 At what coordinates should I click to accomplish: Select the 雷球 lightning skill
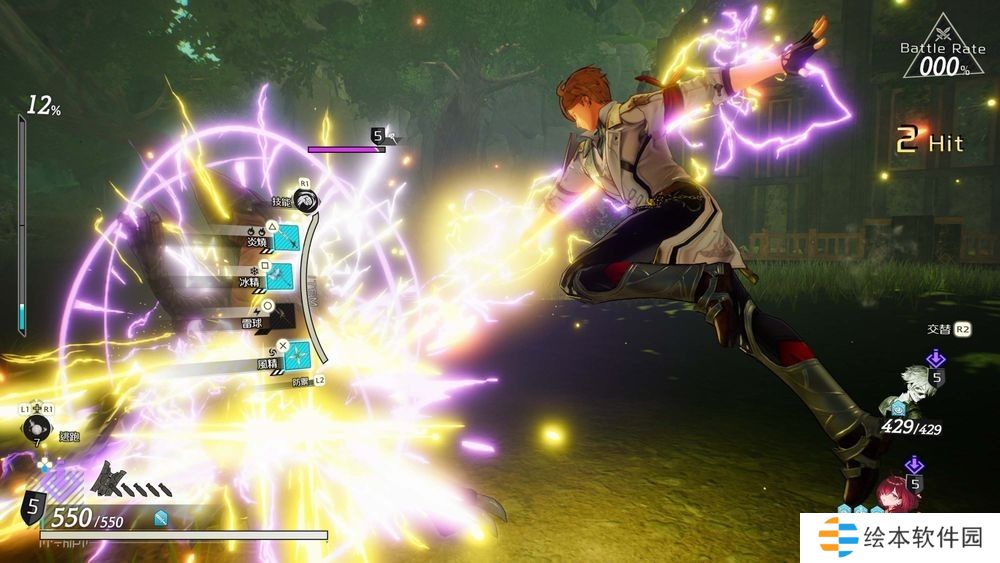coord(280,316)
